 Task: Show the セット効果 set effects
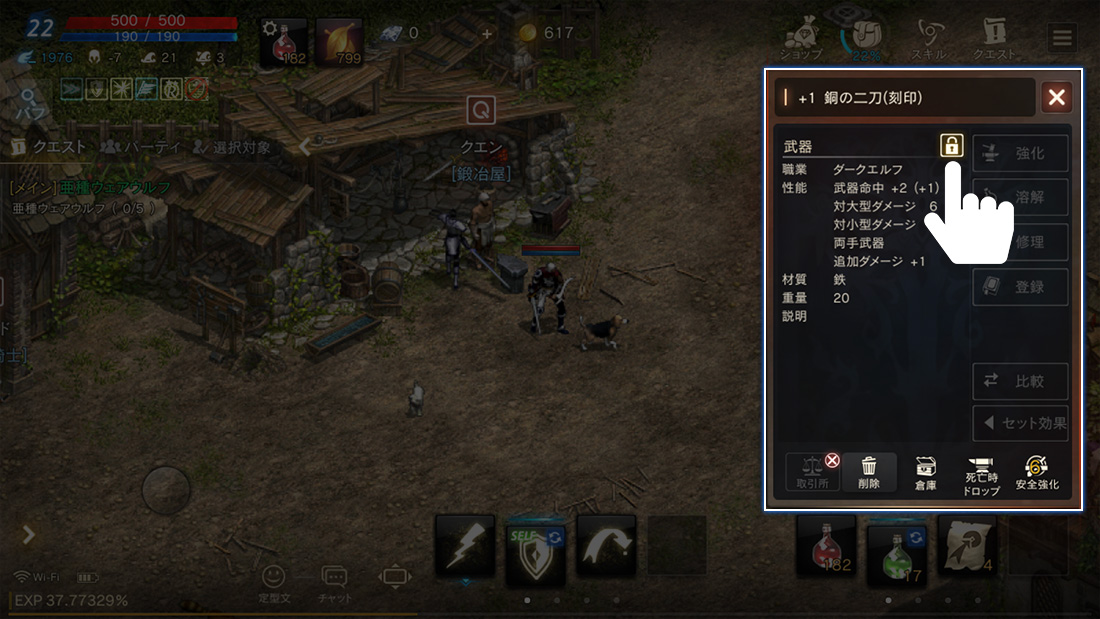(x=1020, y=423)
